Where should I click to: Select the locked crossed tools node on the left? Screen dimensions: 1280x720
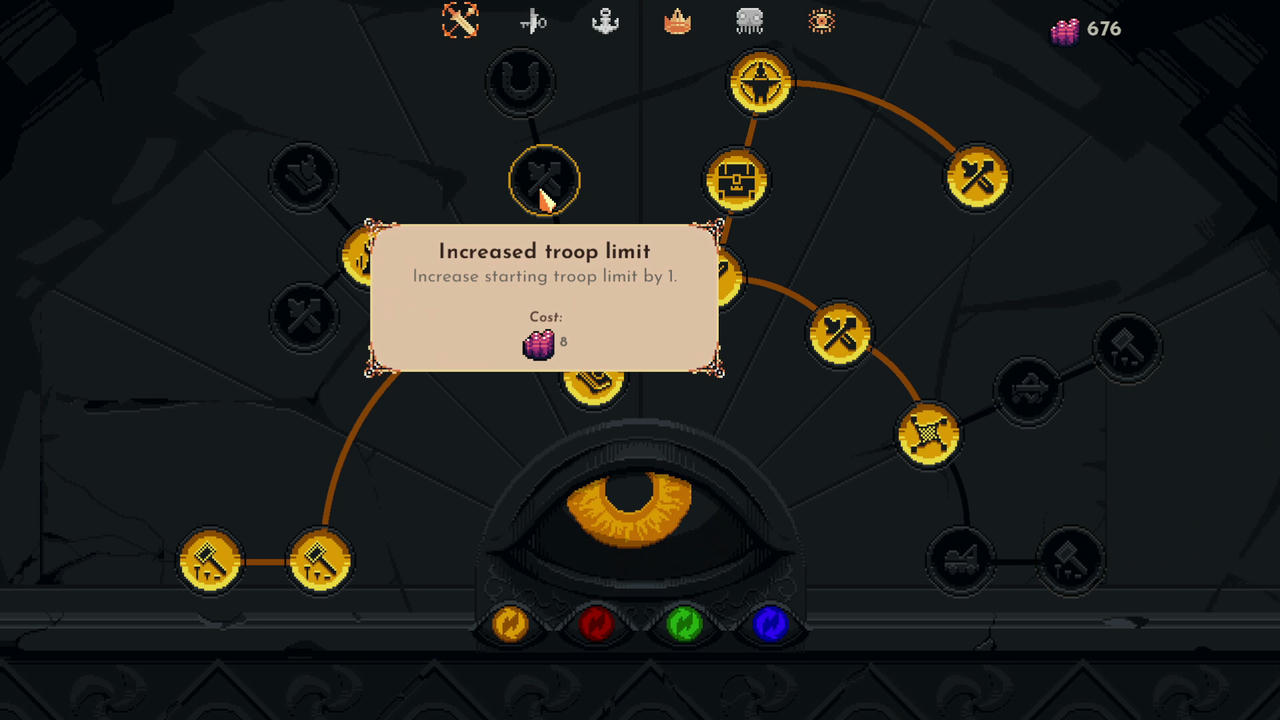pos(303,316)
